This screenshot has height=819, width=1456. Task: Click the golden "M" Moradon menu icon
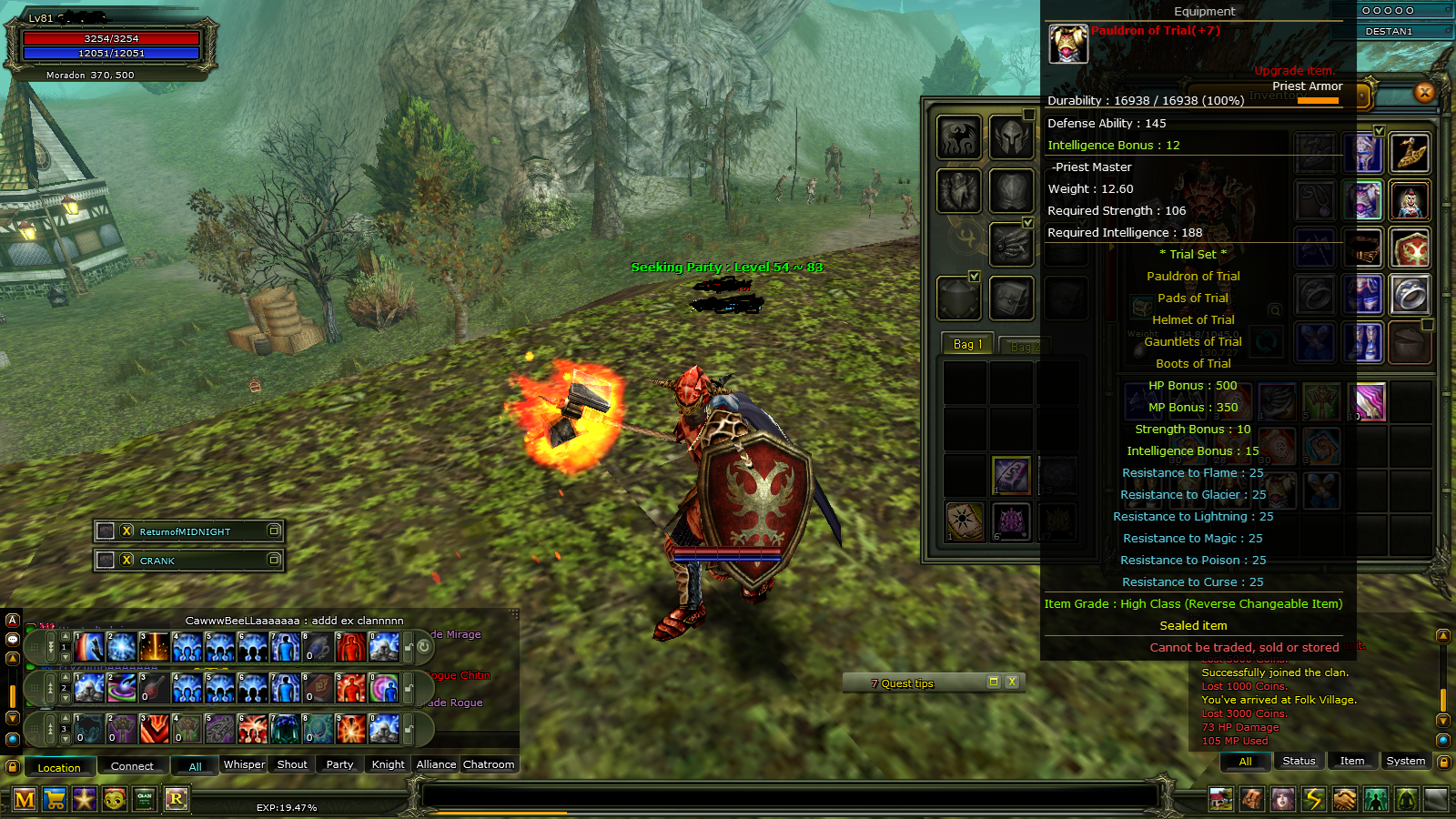coord(24,800)
